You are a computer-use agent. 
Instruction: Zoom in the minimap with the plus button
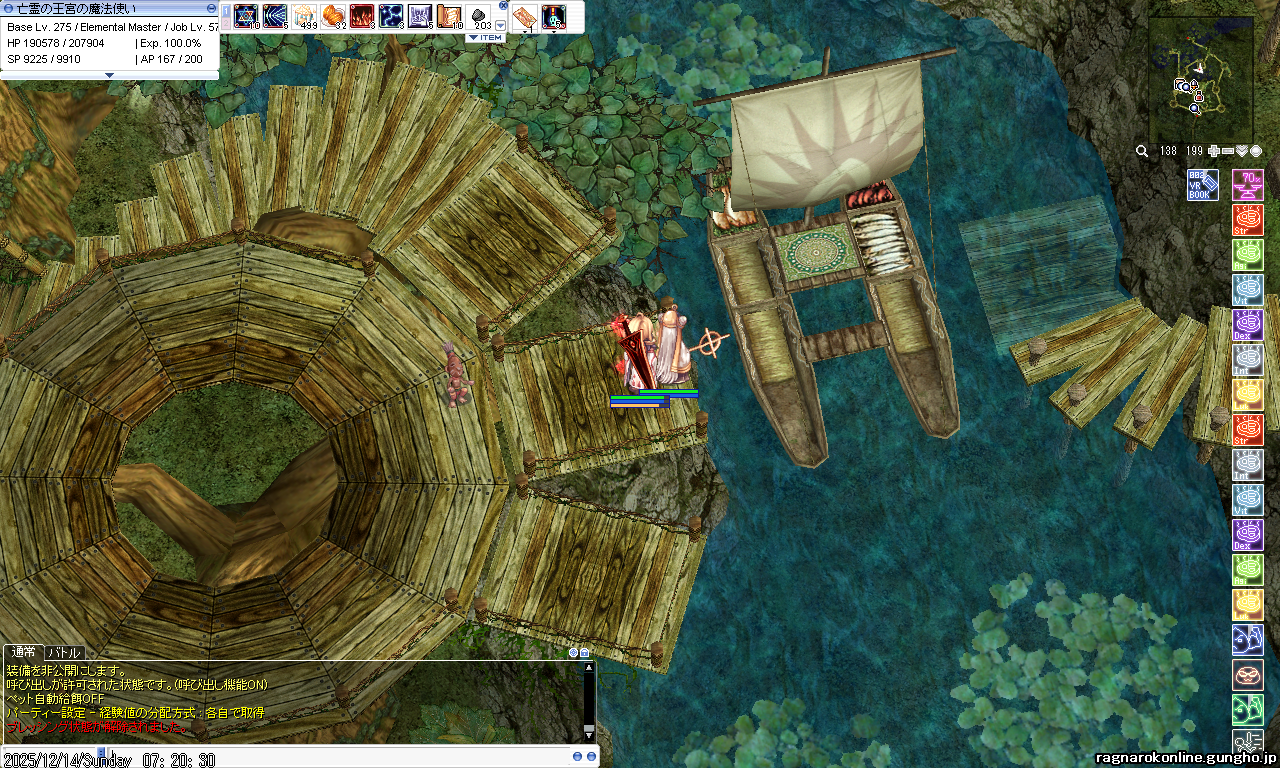pyautogui.click(x=1214, y=151)
